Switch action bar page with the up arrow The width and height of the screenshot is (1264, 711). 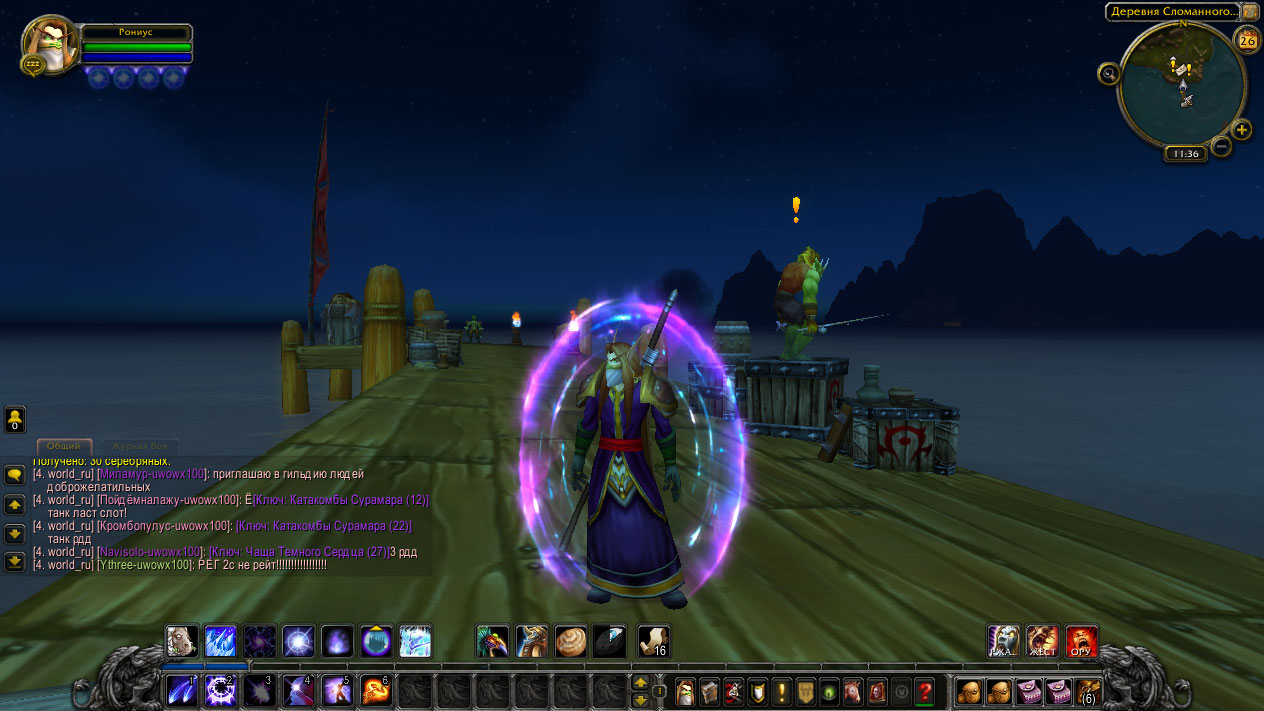(640, 682)
